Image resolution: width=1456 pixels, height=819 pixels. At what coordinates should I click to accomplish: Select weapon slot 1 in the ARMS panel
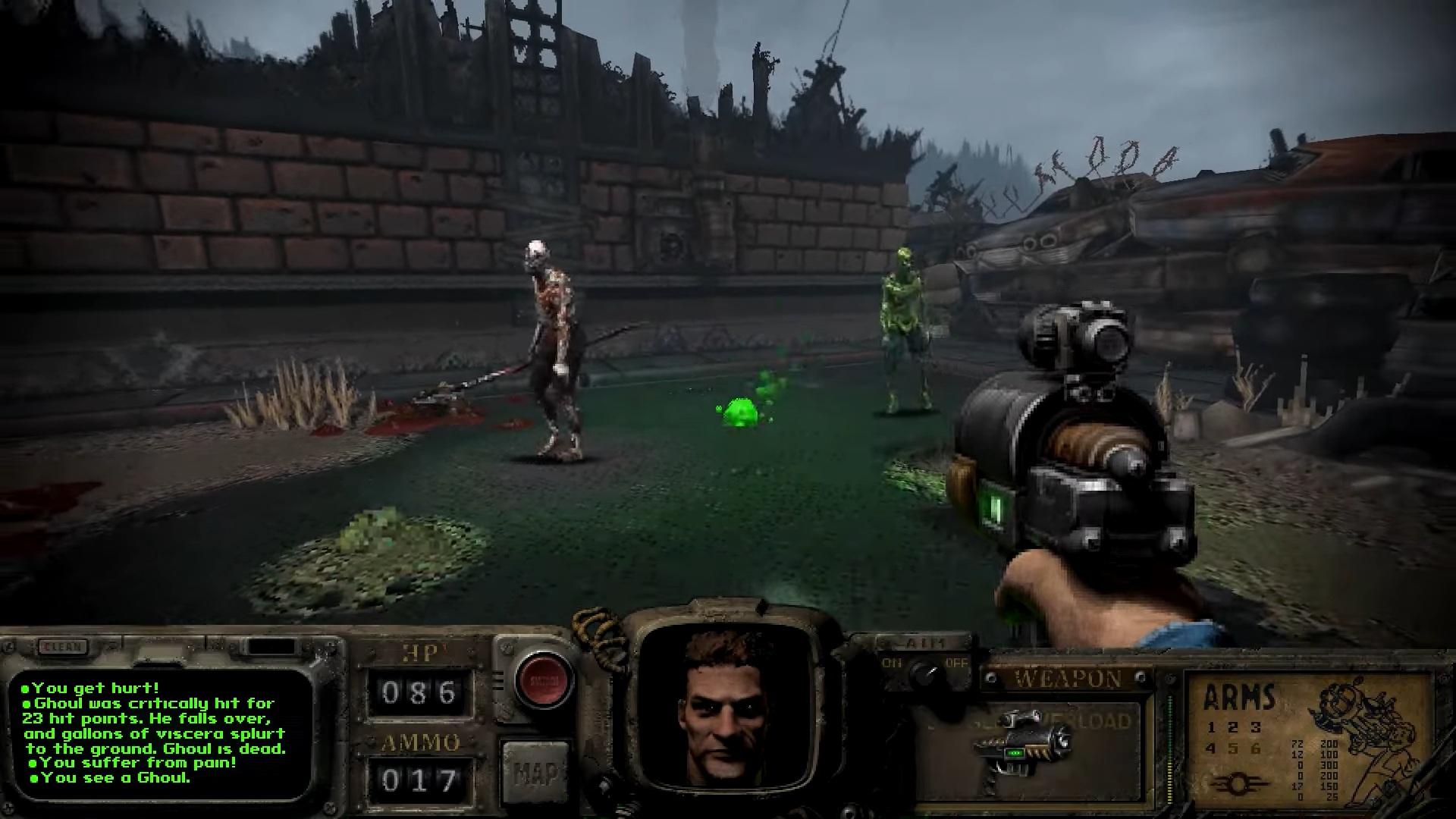point(1212,726)
